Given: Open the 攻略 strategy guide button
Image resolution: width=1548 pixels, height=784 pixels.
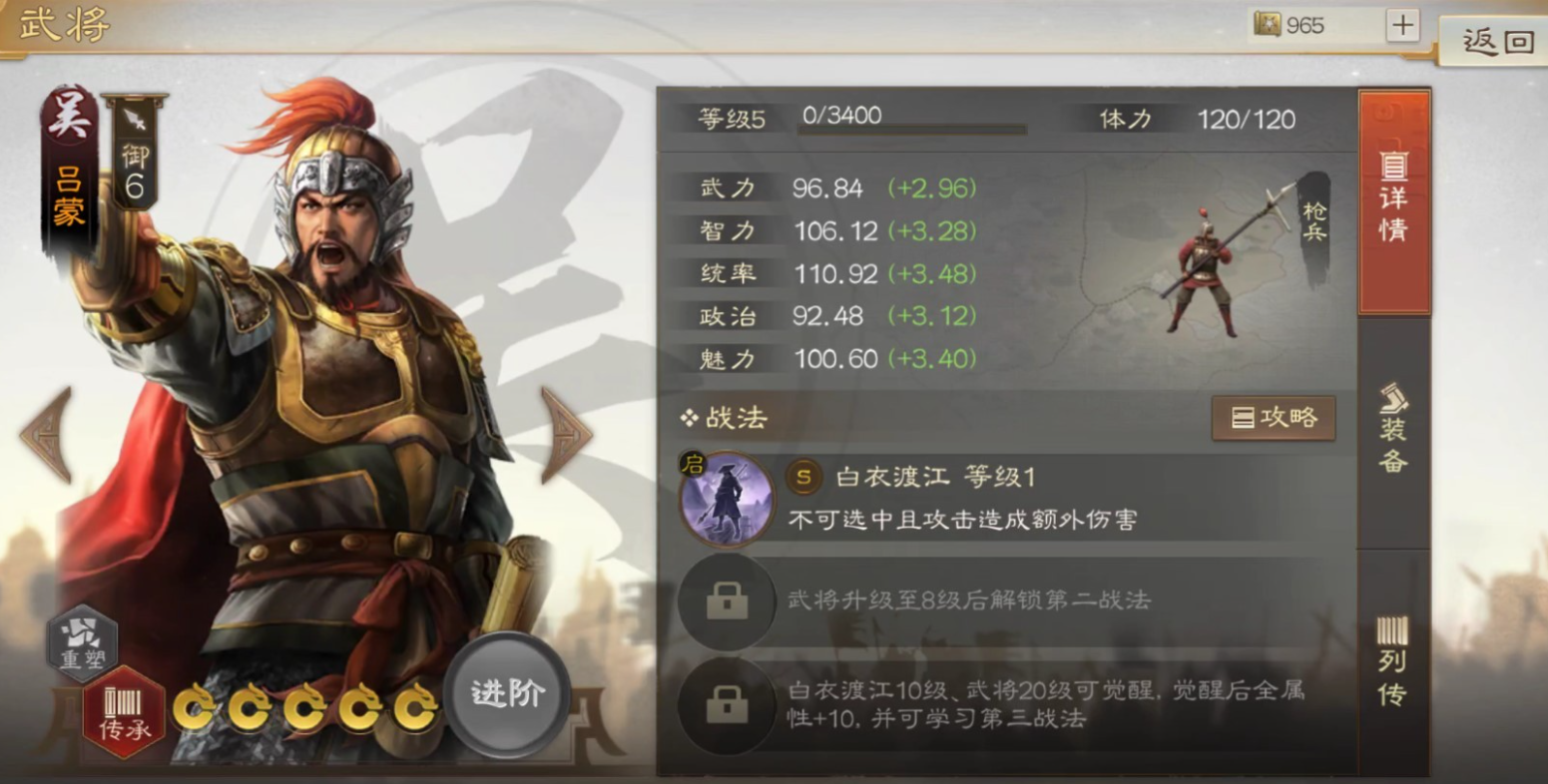Looking at the screenshot, I should coord(1275,419).
